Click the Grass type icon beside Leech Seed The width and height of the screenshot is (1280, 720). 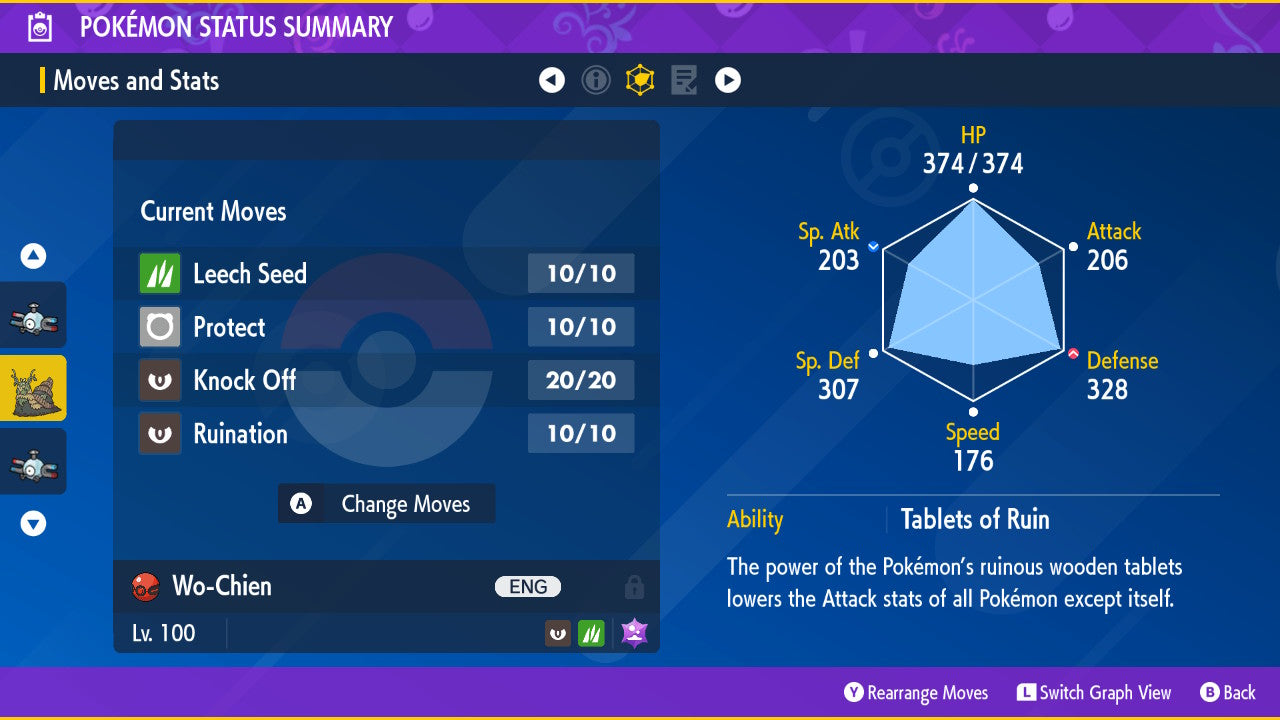click(x=160, y=273)
